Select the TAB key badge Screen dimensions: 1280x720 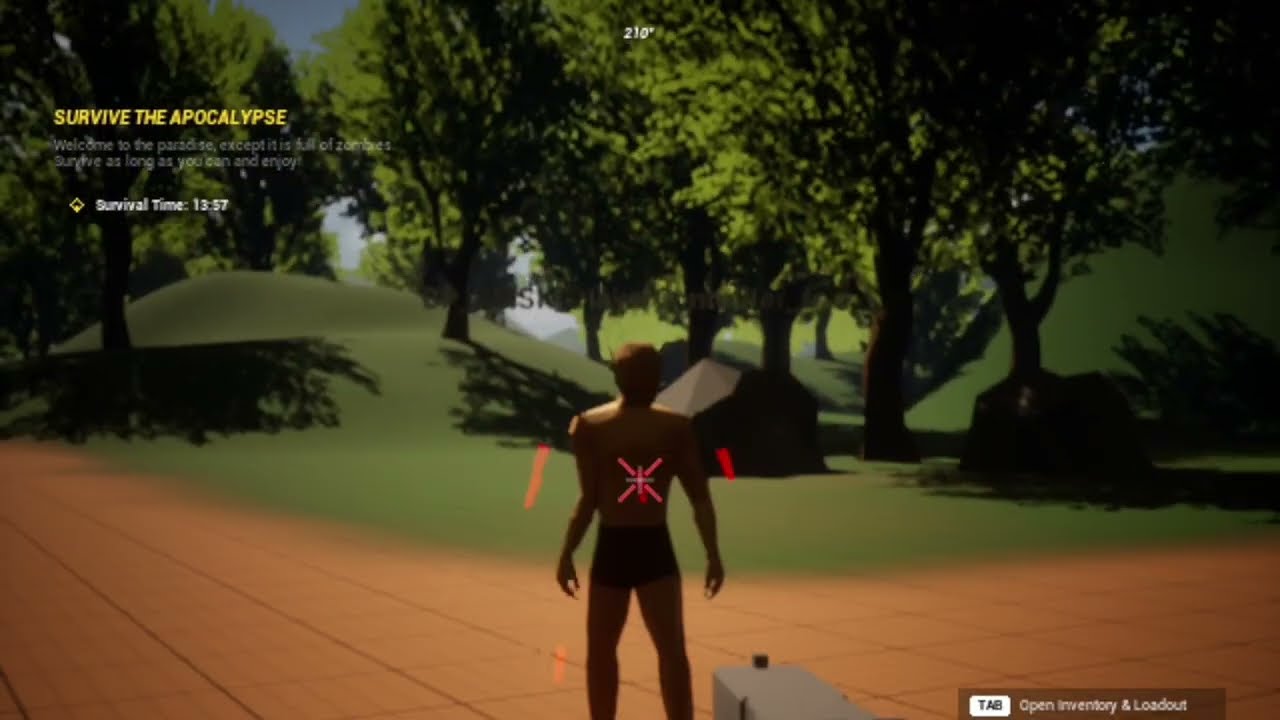989,705
